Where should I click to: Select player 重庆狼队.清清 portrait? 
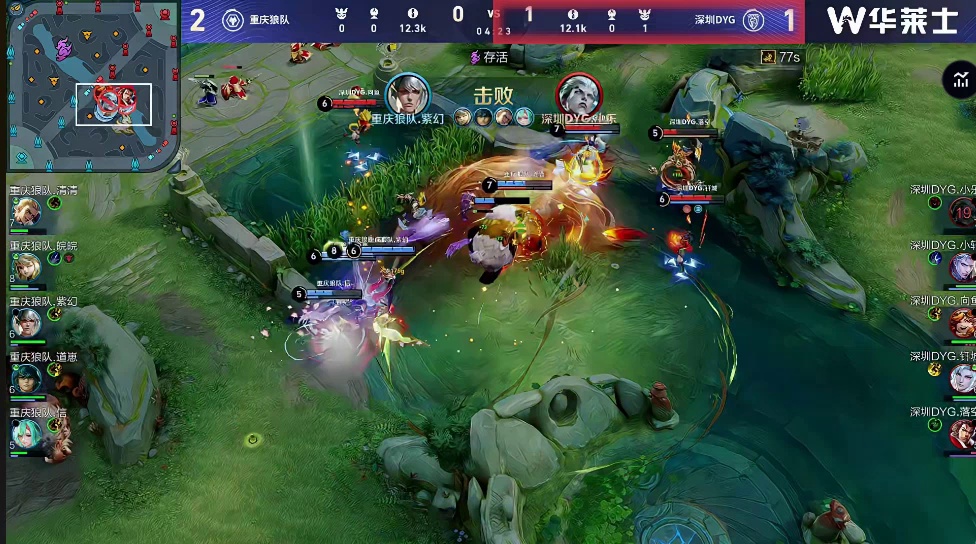(26, 210)
